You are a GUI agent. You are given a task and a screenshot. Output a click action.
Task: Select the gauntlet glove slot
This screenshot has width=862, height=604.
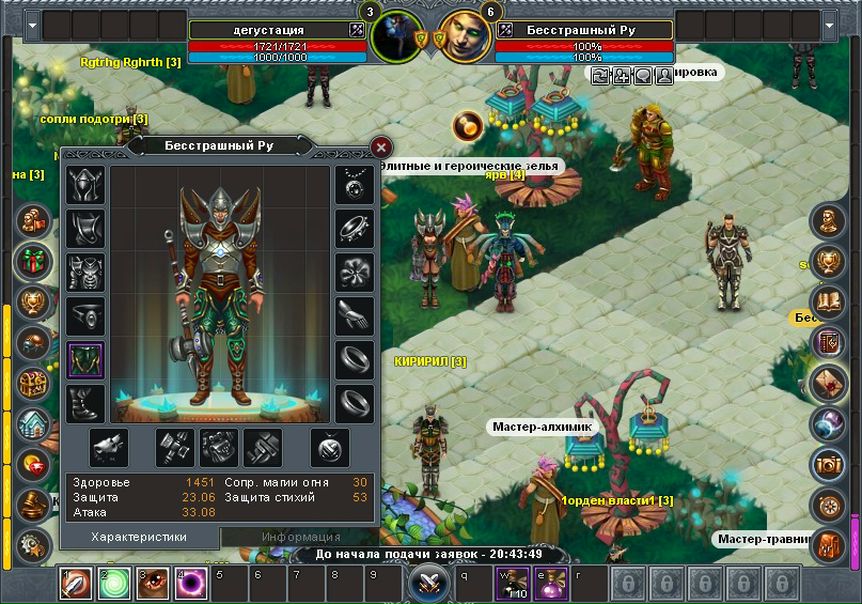pyautogui.click(x=354, y=316)
